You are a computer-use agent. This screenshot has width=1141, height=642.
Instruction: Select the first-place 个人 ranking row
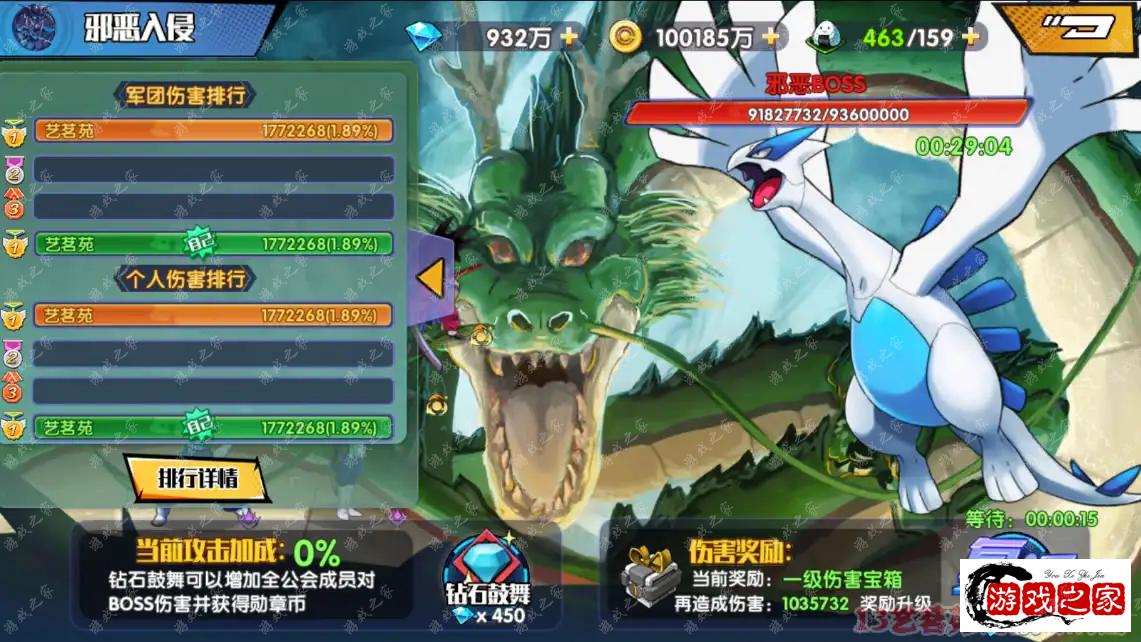click(214, 315)
